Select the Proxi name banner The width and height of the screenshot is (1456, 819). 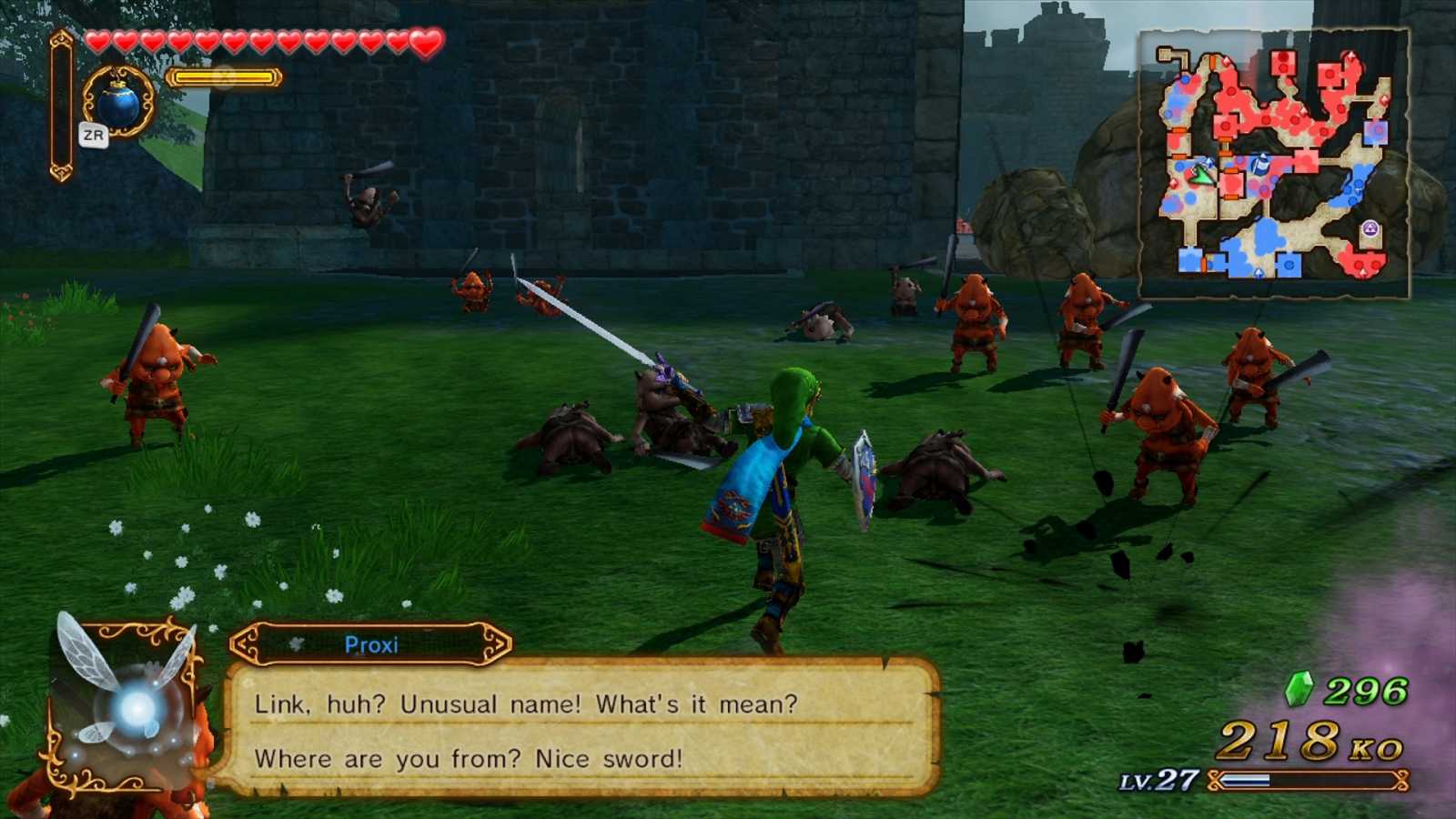pos(373,644)
